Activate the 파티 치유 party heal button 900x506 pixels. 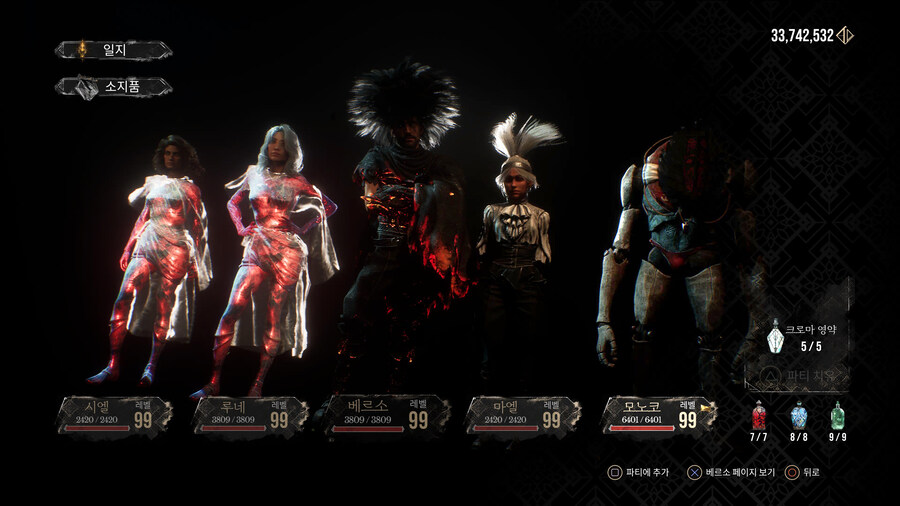[800, 376]
